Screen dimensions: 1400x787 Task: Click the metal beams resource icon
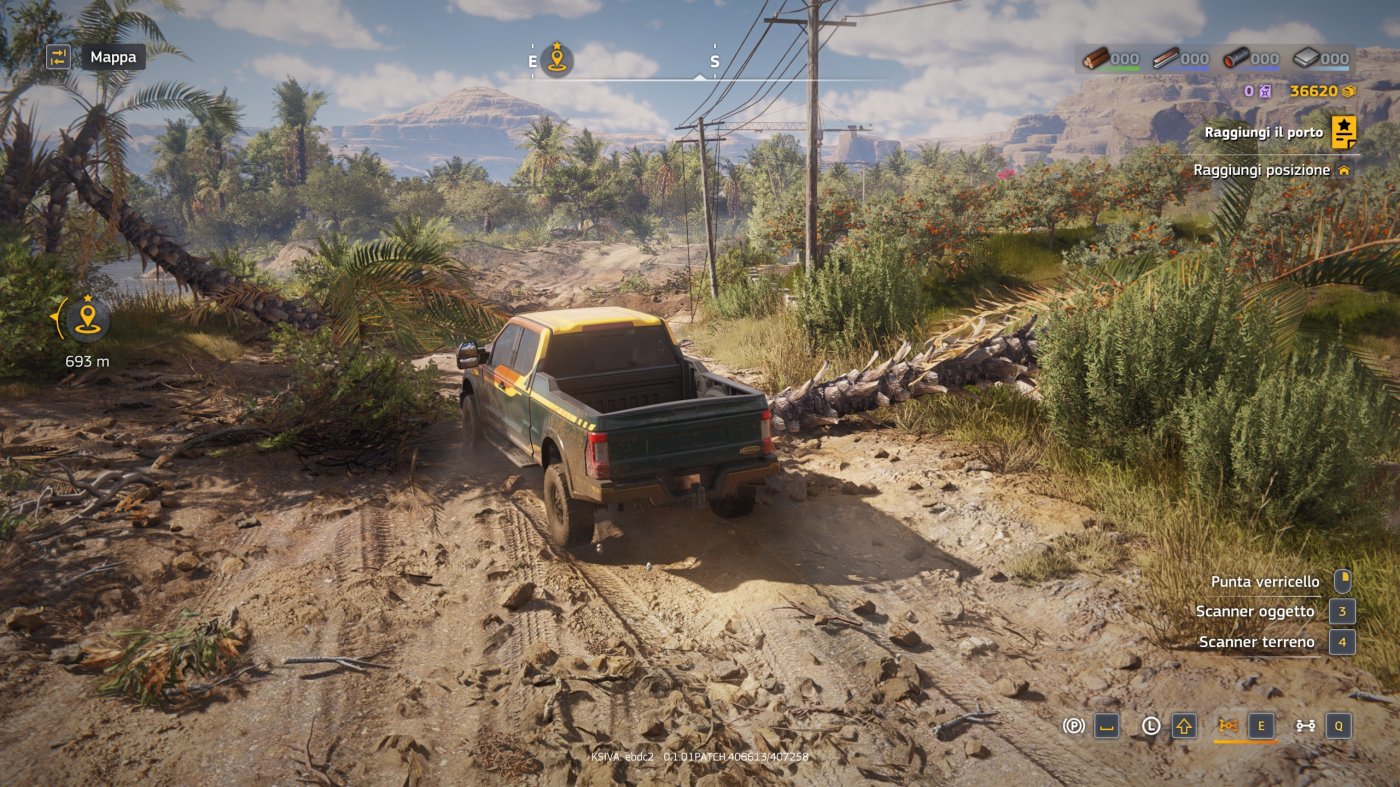[x=1166, y=59]
